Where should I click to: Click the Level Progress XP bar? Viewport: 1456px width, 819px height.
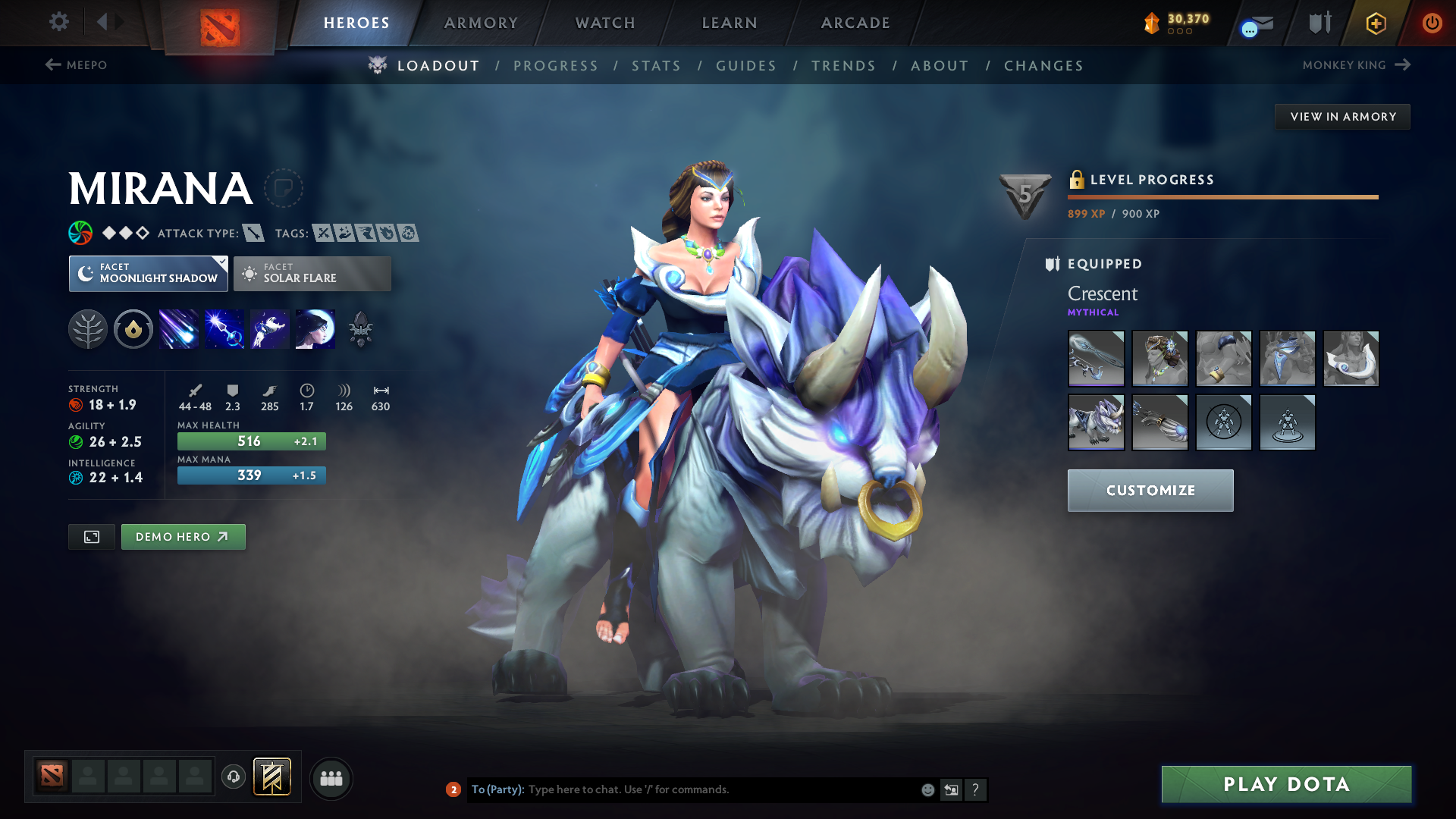pyautogui.click(x=1221, y=197)
